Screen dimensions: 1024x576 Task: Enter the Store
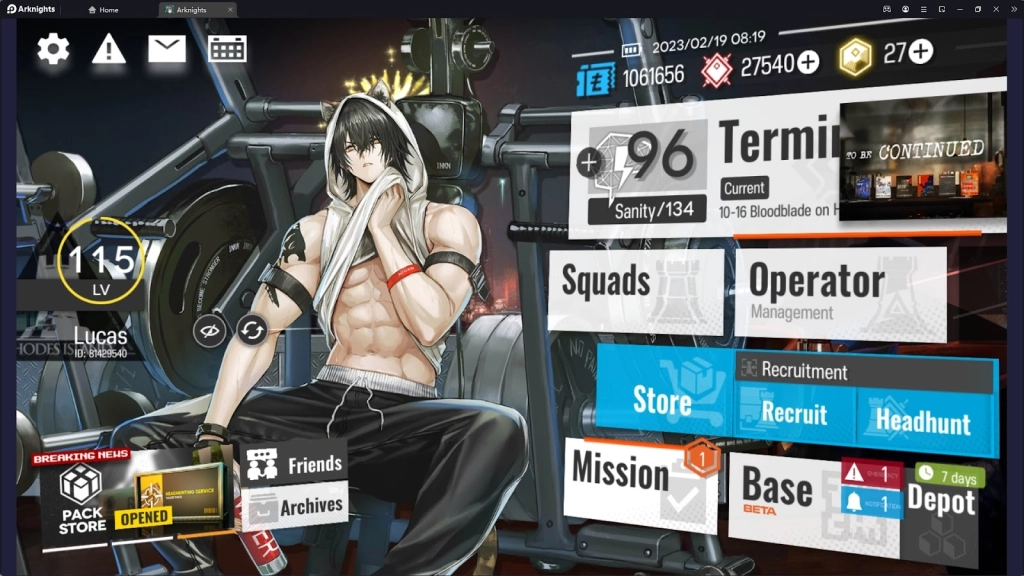662,402
